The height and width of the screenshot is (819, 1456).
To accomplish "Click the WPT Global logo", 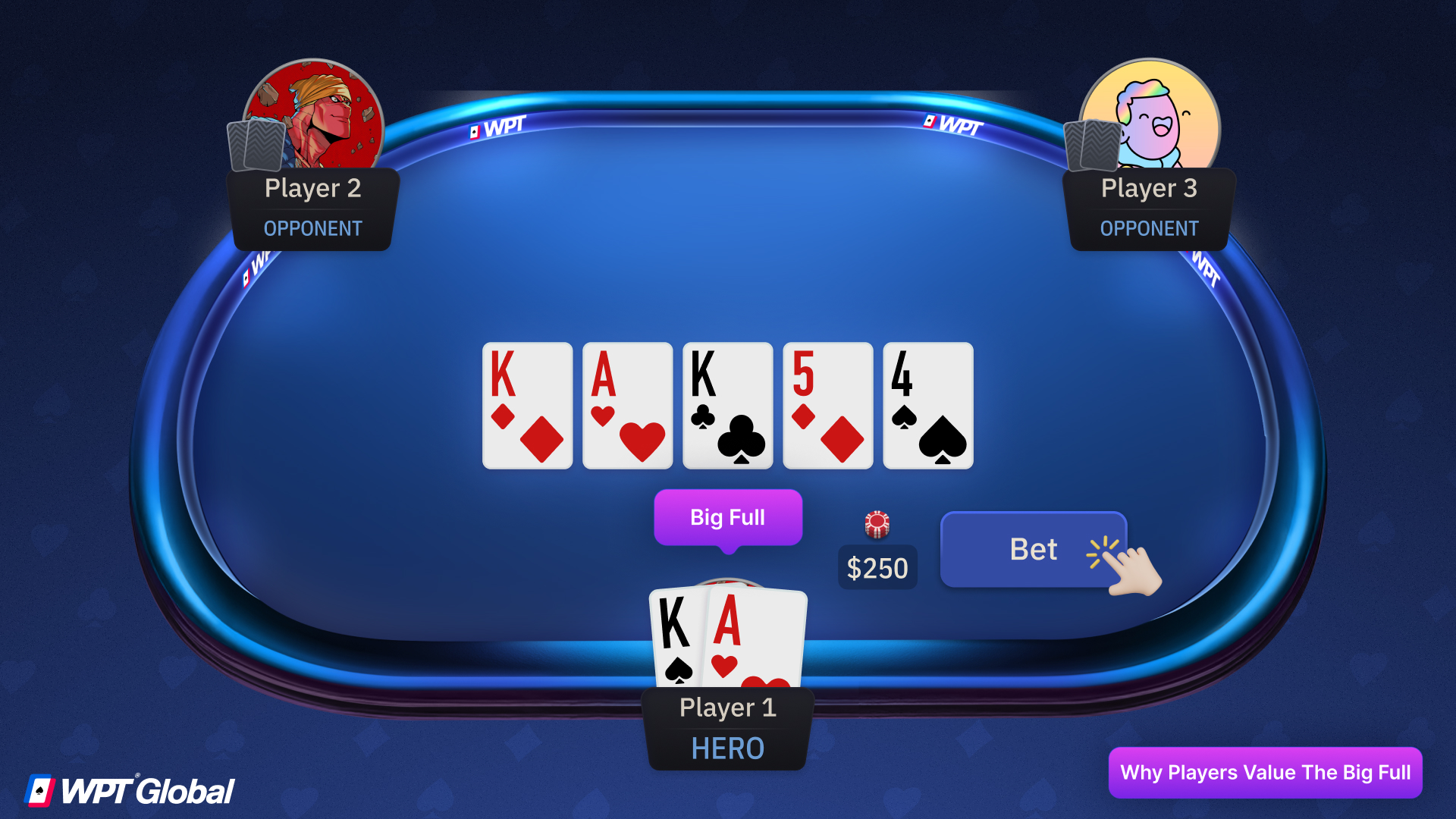I will click(130, 789).
